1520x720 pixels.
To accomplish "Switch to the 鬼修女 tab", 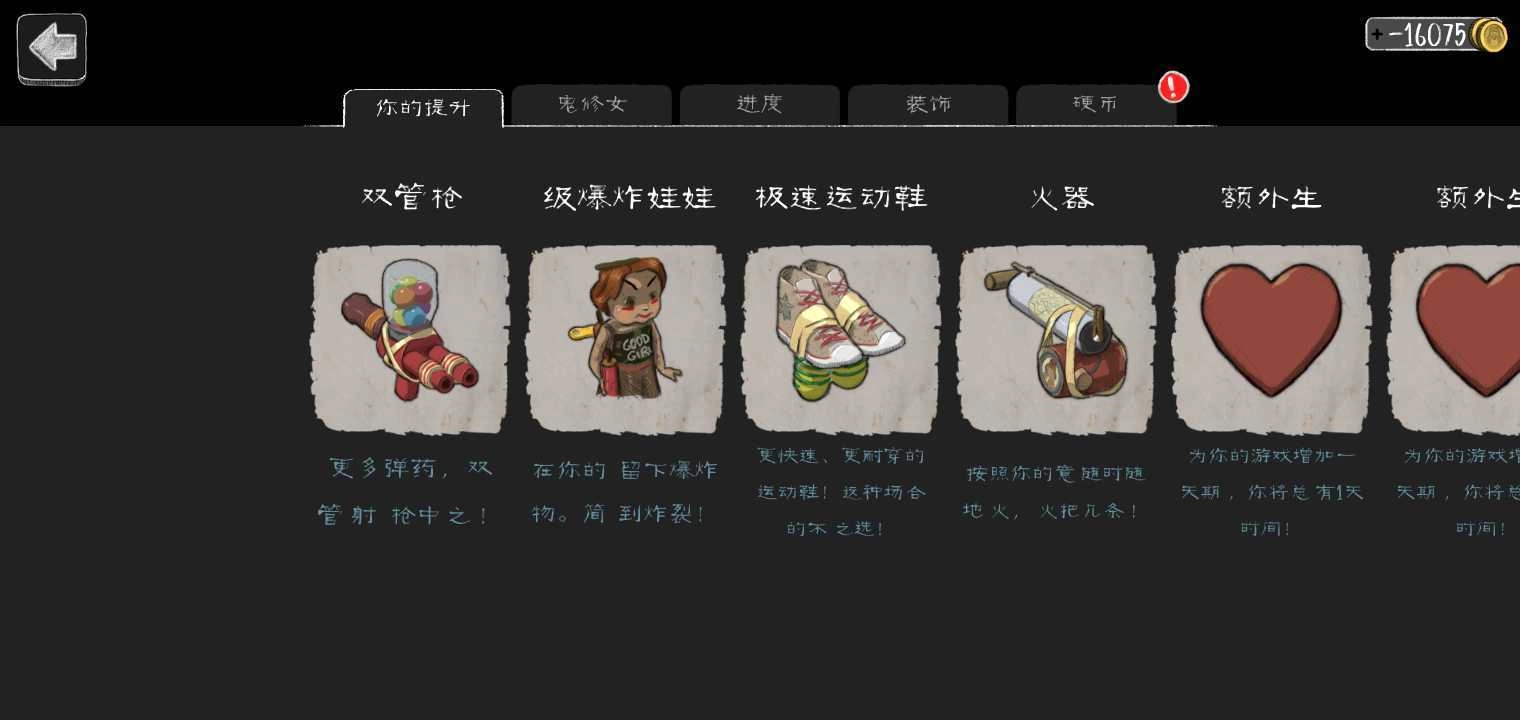I will [x=591, y=104].
